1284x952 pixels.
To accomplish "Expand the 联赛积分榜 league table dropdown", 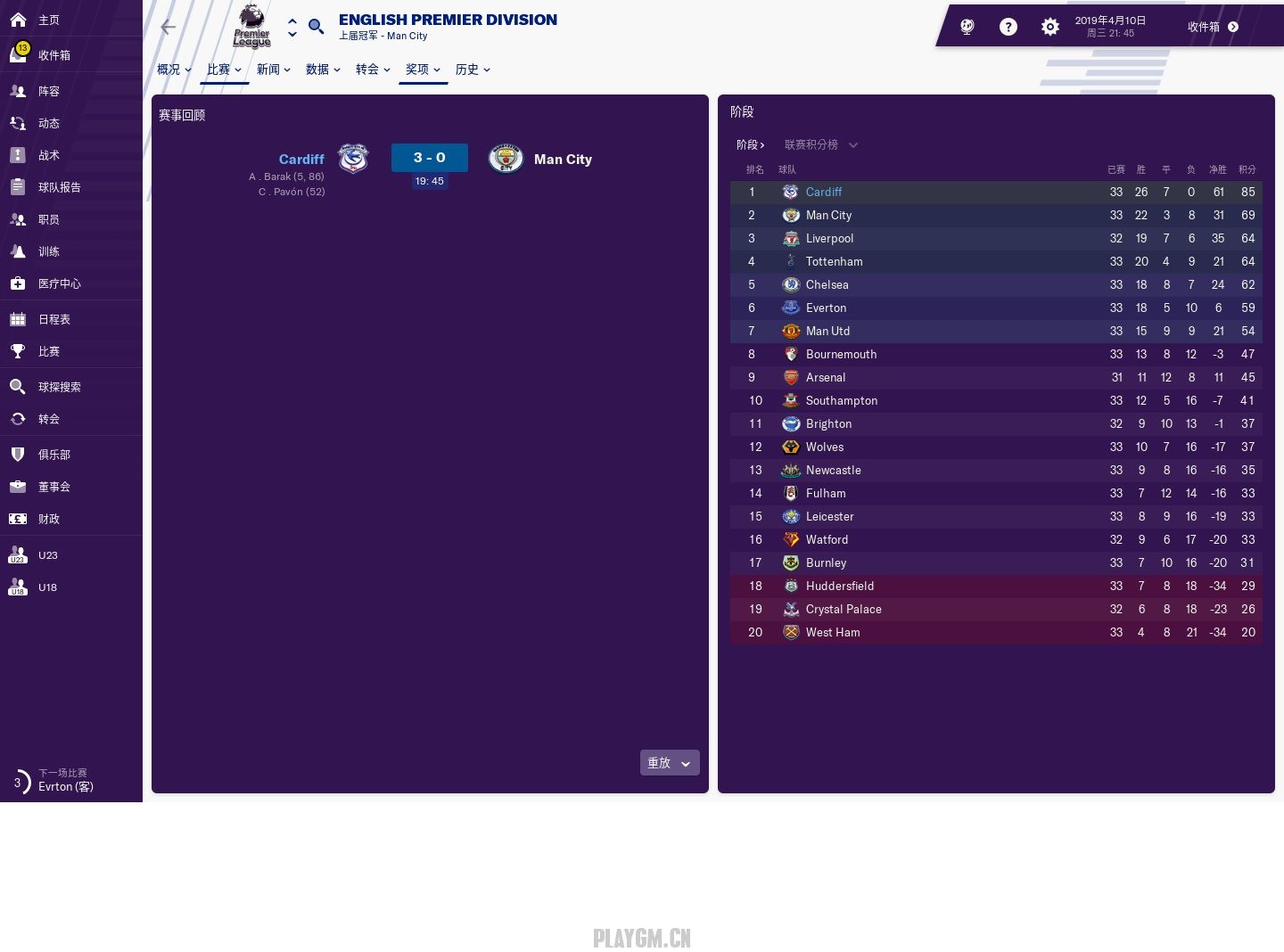I will pos(820,144).
